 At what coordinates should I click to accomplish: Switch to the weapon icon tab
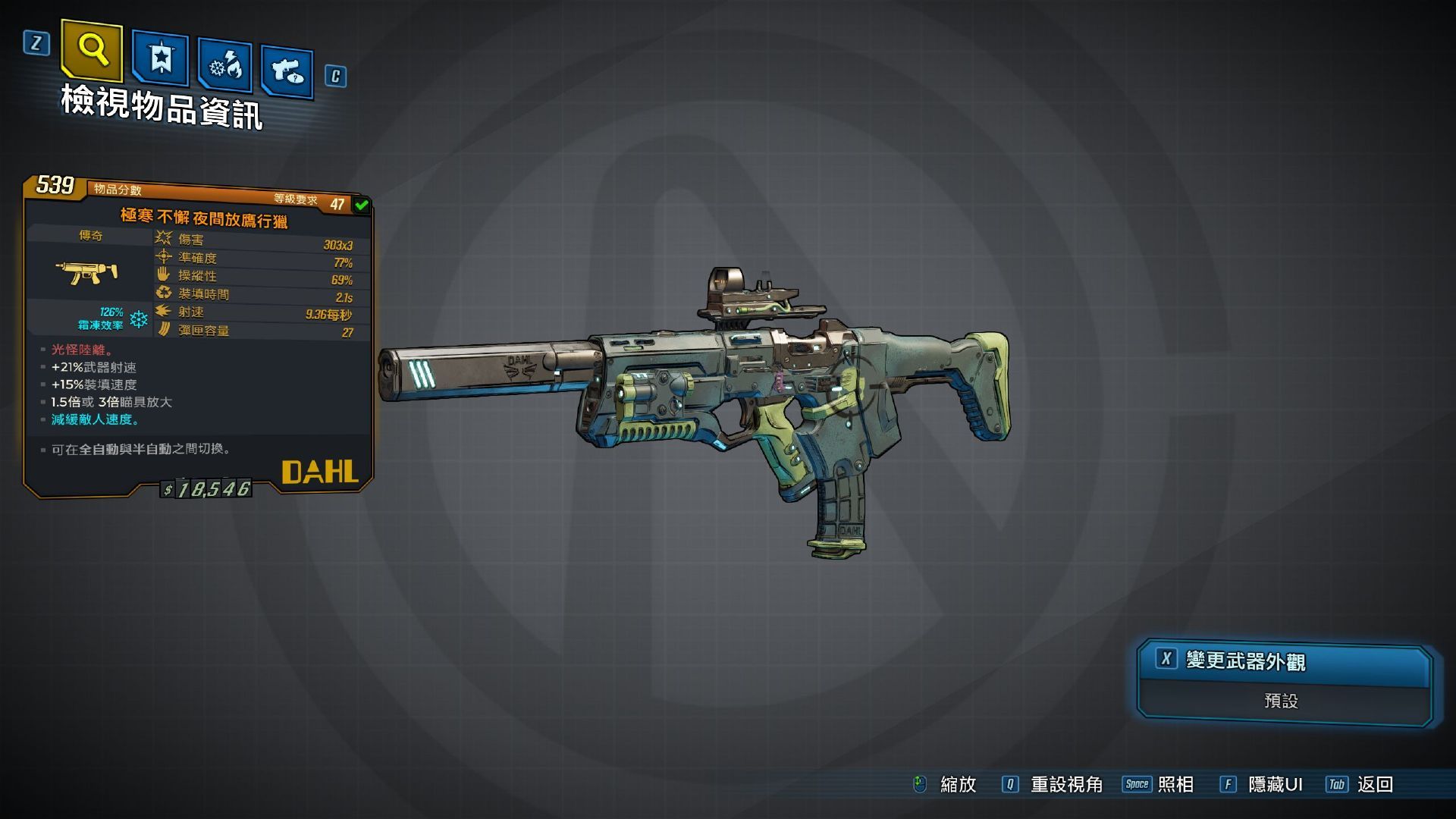point(287,72)
